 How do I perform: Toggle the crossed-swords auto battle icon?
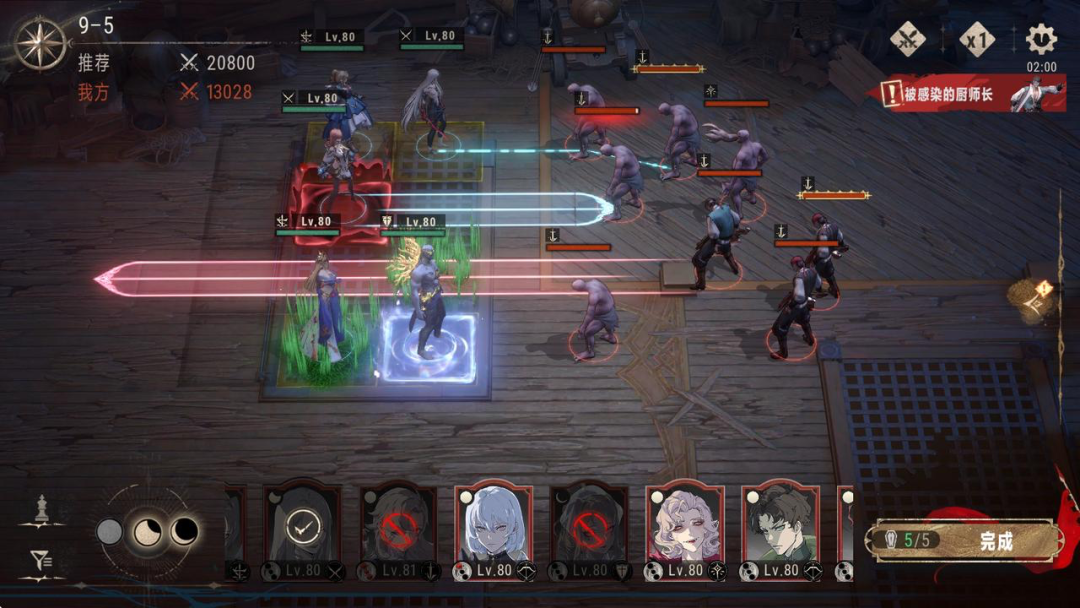pos(908,40)
